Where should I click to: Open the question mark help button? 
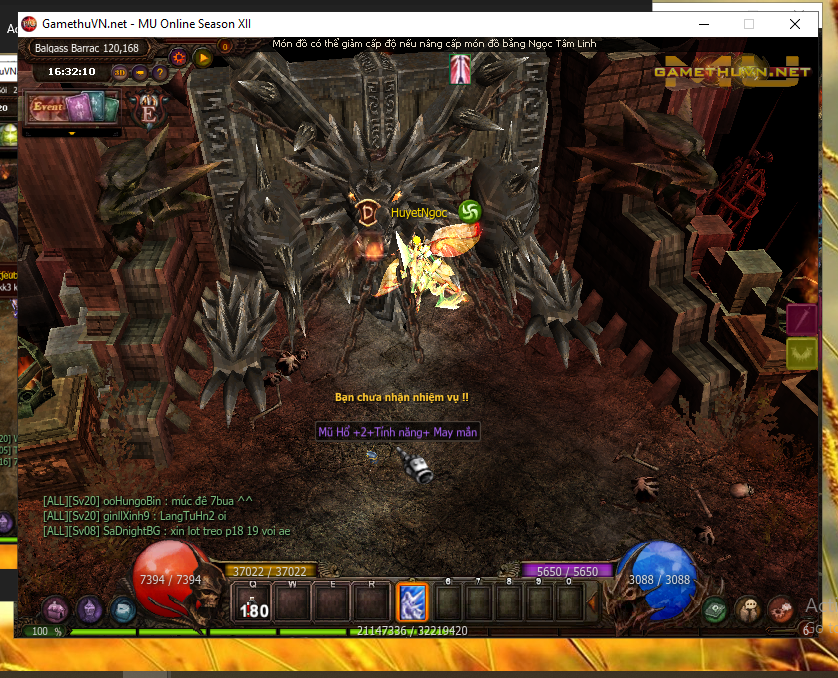(x=160, y=72)
